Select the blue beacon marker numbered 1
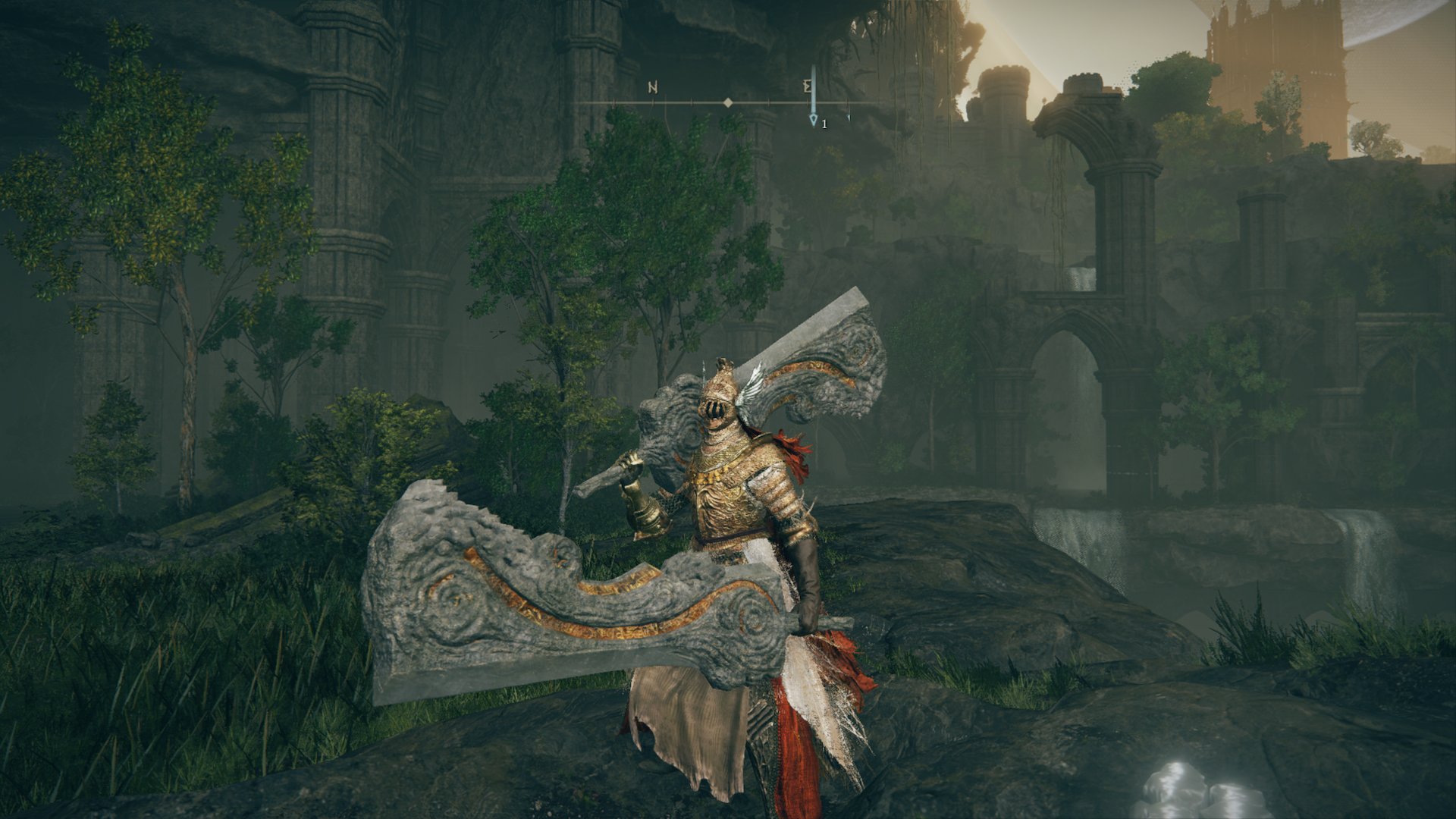This screenshot has width=1456, height=819. 814,119
